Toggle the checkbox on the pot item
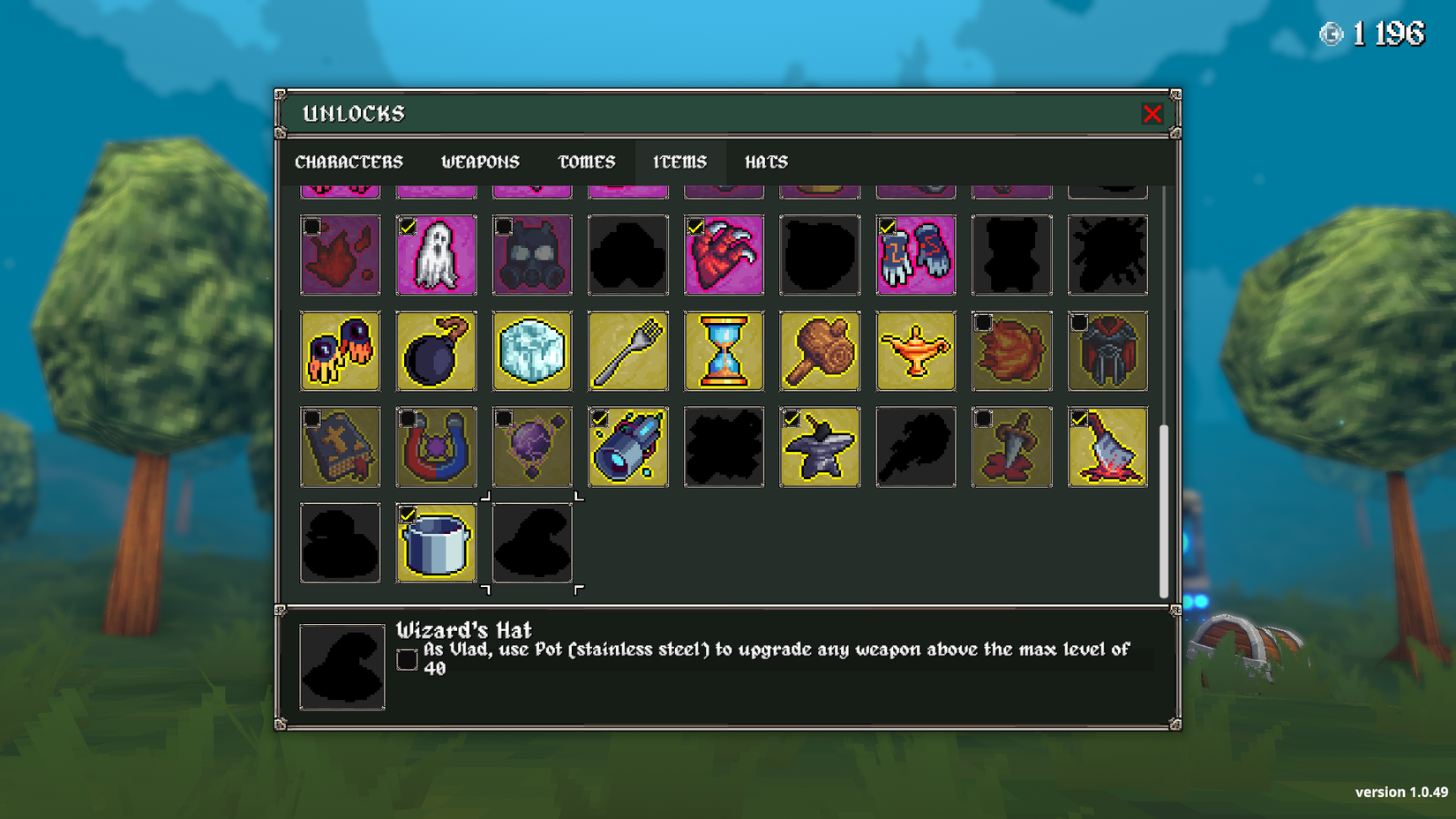Image resolution: width=1456 pixels, height=819 pixels. click(x=407, y=513)
